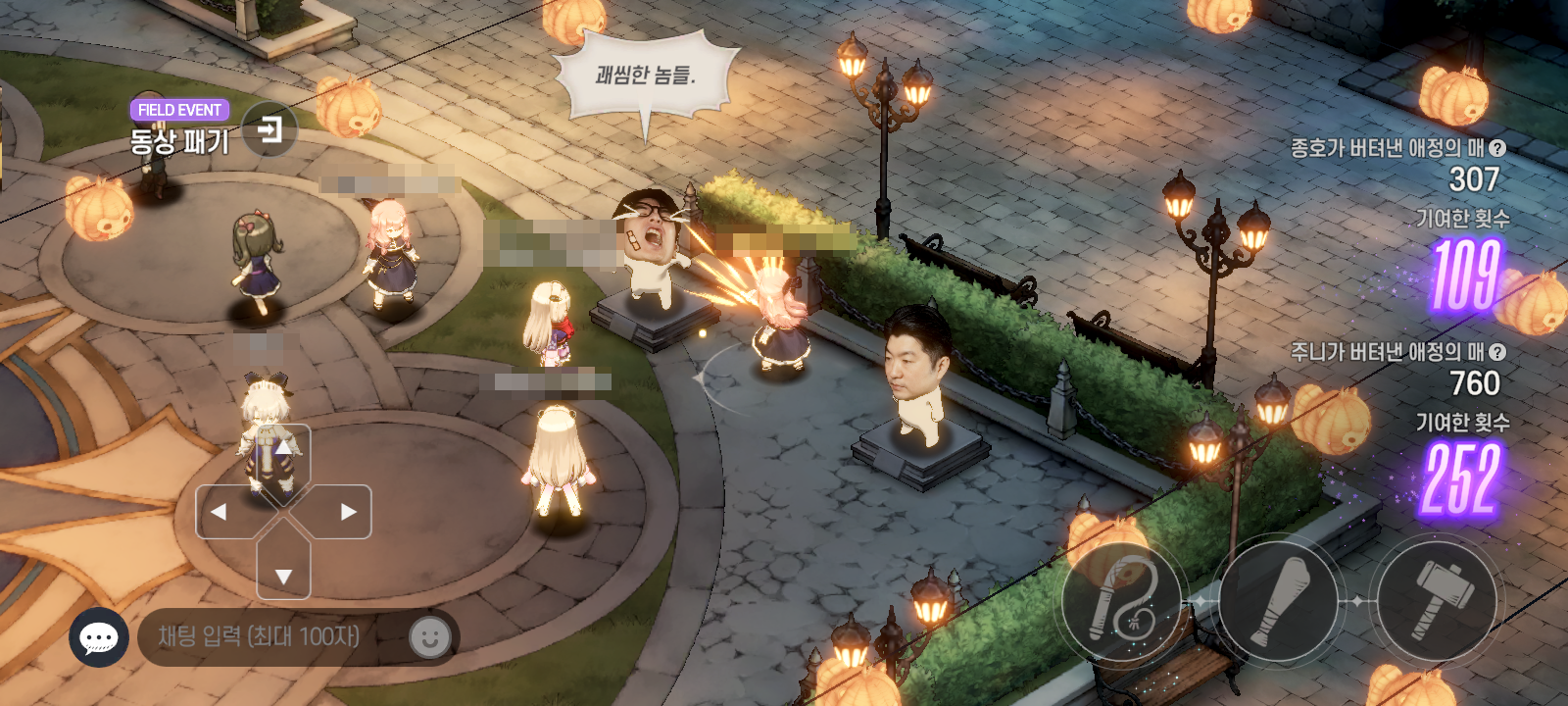
Task: Attack with the wooden club weapon
Action: 1279,600
